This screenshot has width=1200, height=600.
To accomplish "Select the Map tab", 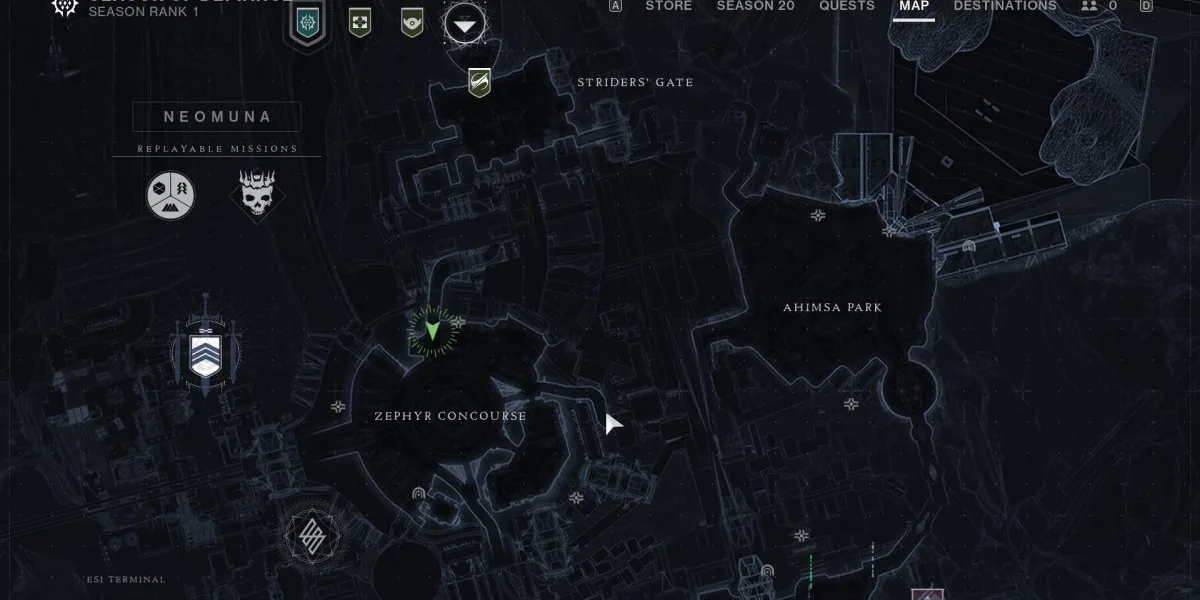I will point(913,6).
